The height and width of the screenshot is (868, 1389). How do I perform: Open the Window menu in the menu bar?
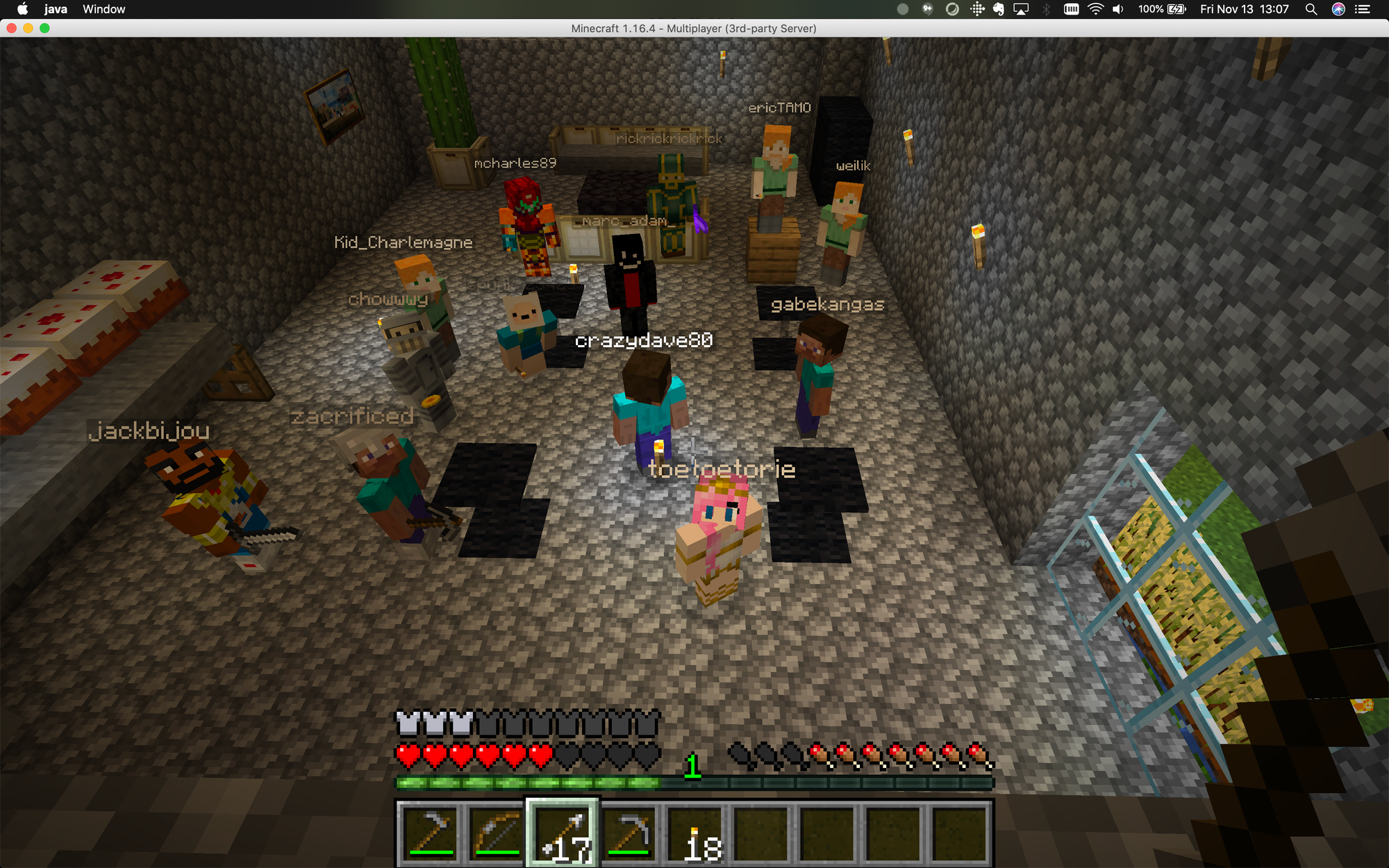click(103, 9)
